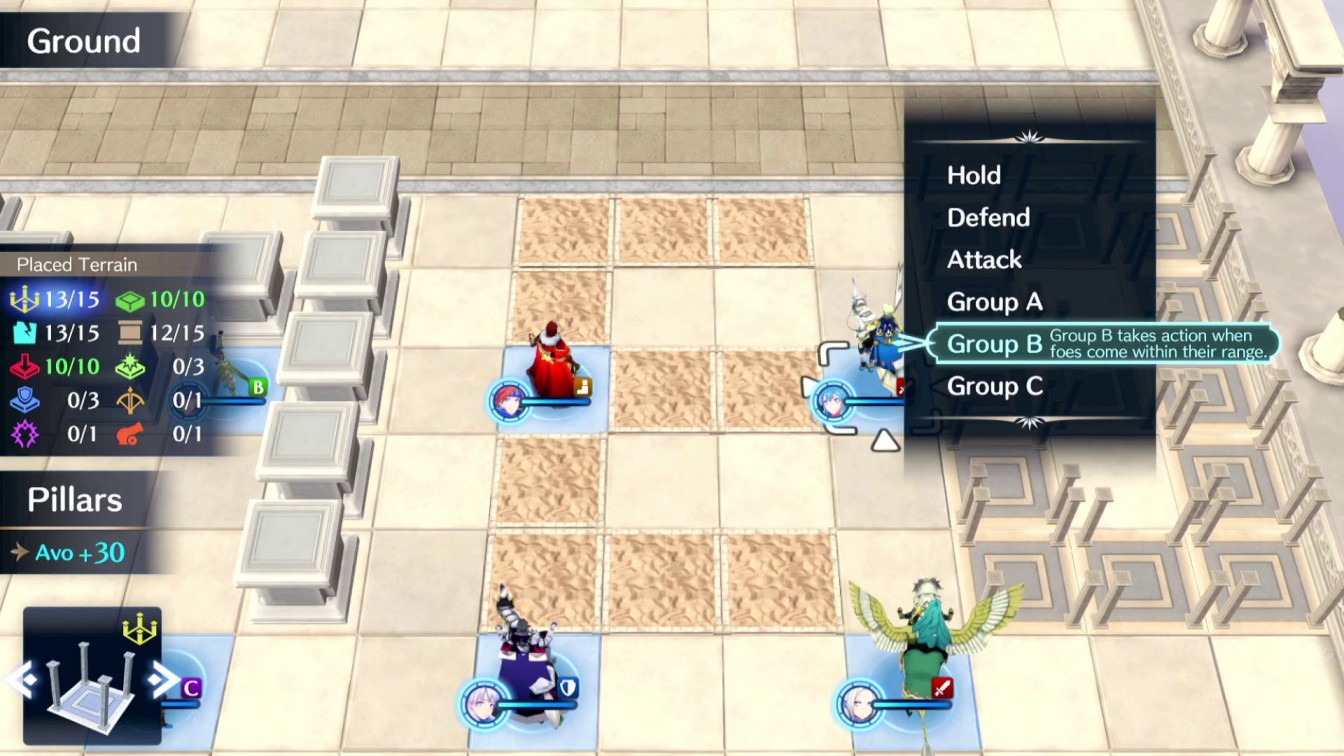Select the yellow Pillars terrain icon

click(x=22, y=300)
